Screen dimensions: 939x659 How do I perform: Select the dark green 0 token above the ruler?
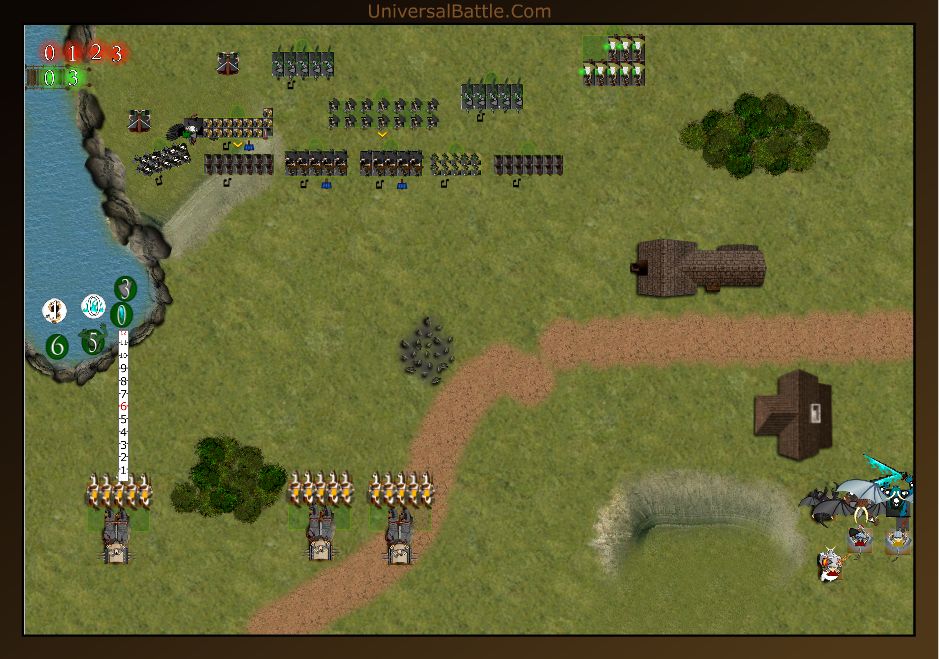click(122, 315)
